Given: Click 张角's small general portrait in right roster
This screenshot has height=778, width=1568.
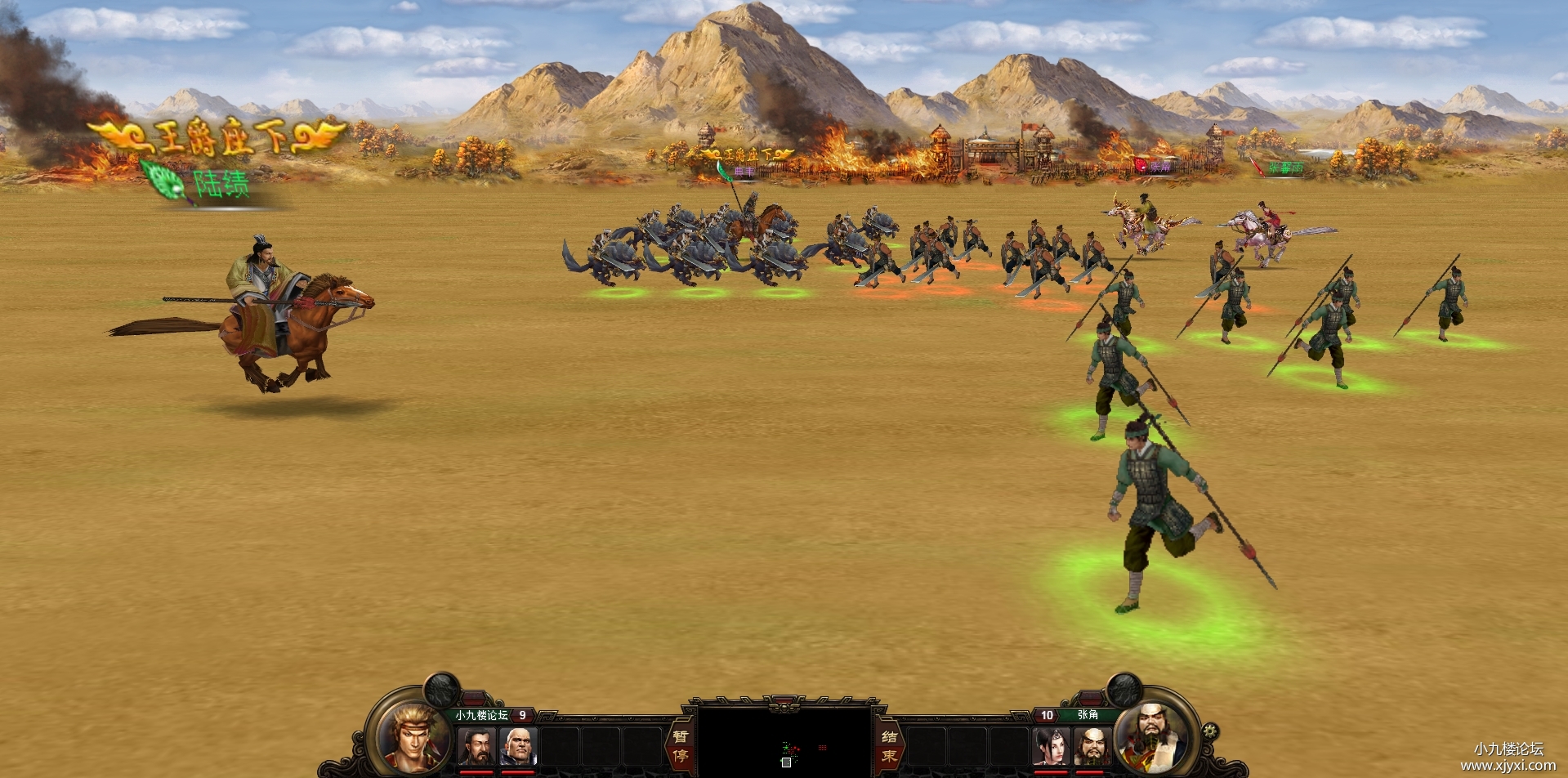Looking at the screenshot, I should [1093, 746].
